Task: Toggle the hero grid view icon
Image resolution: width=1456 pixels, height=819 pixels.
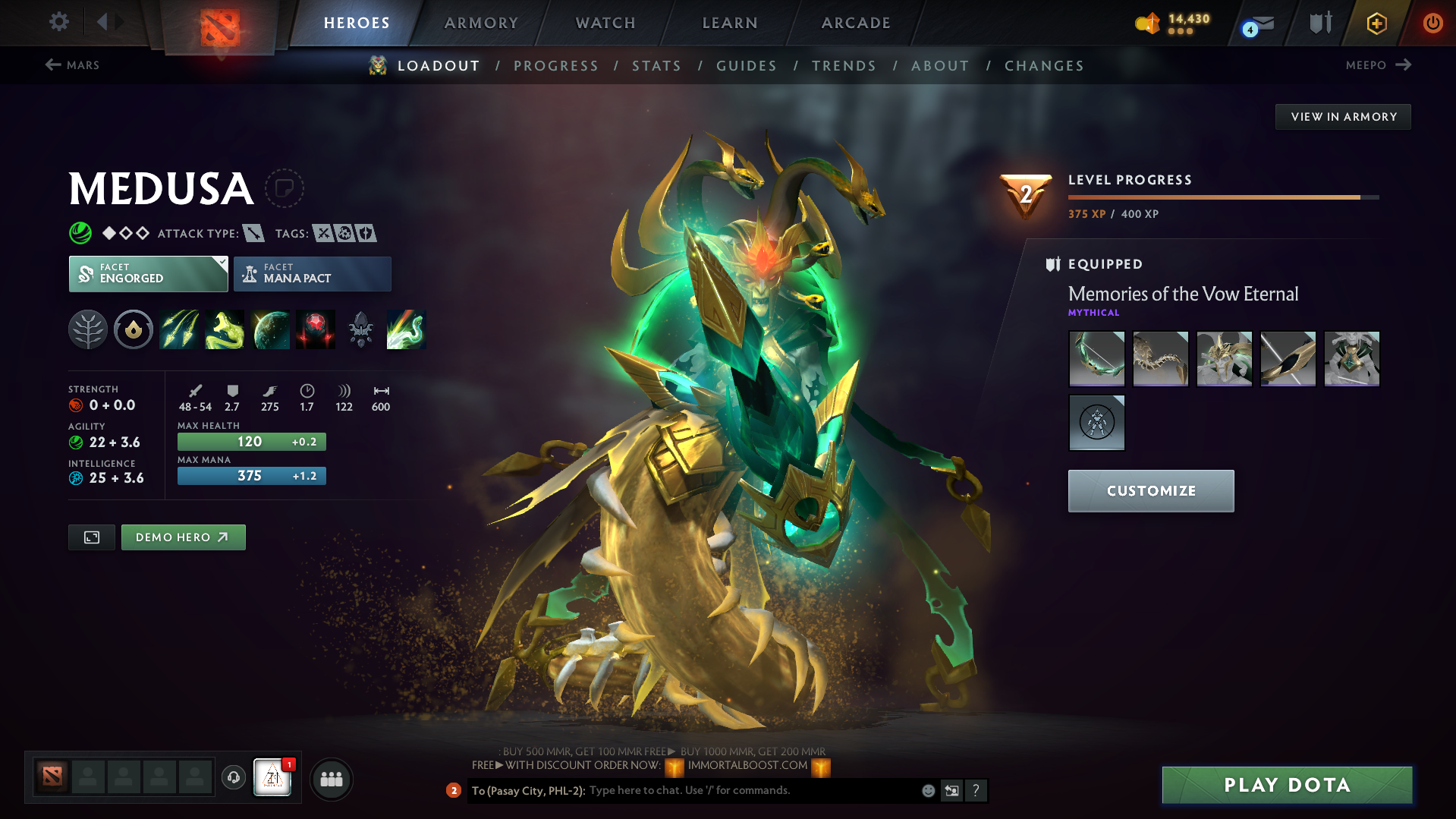Action: [91, 537]
